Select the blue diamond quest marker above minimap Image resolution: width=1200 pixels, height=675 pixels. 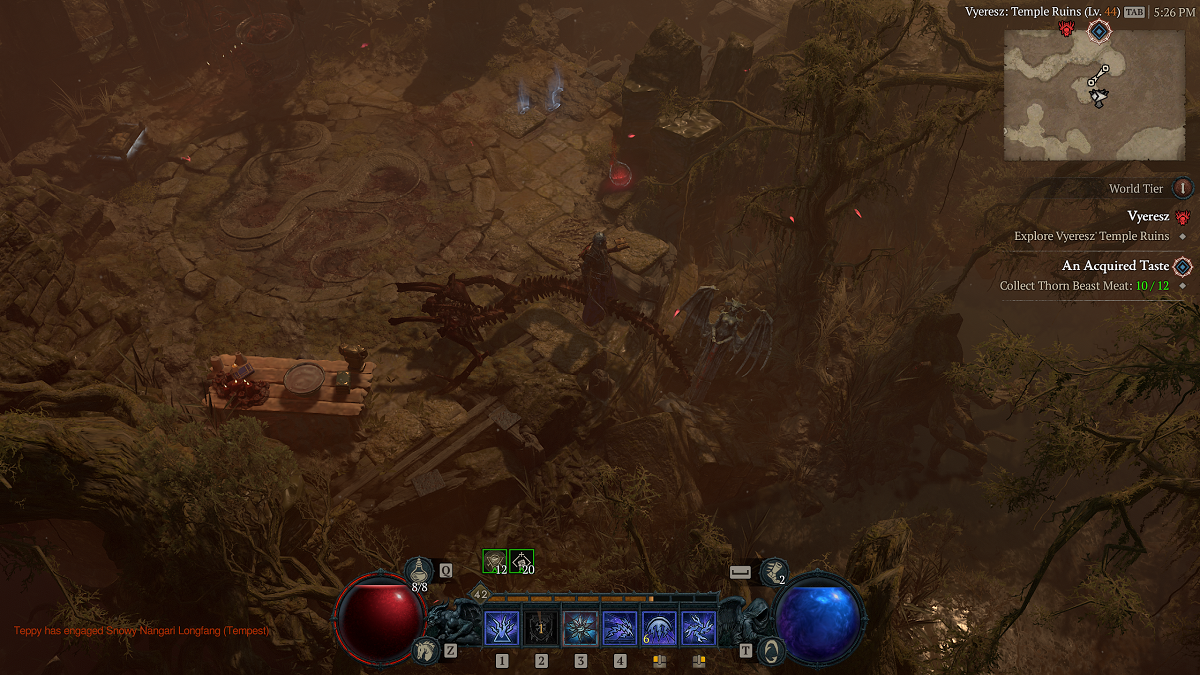[x=1098, y=31]
